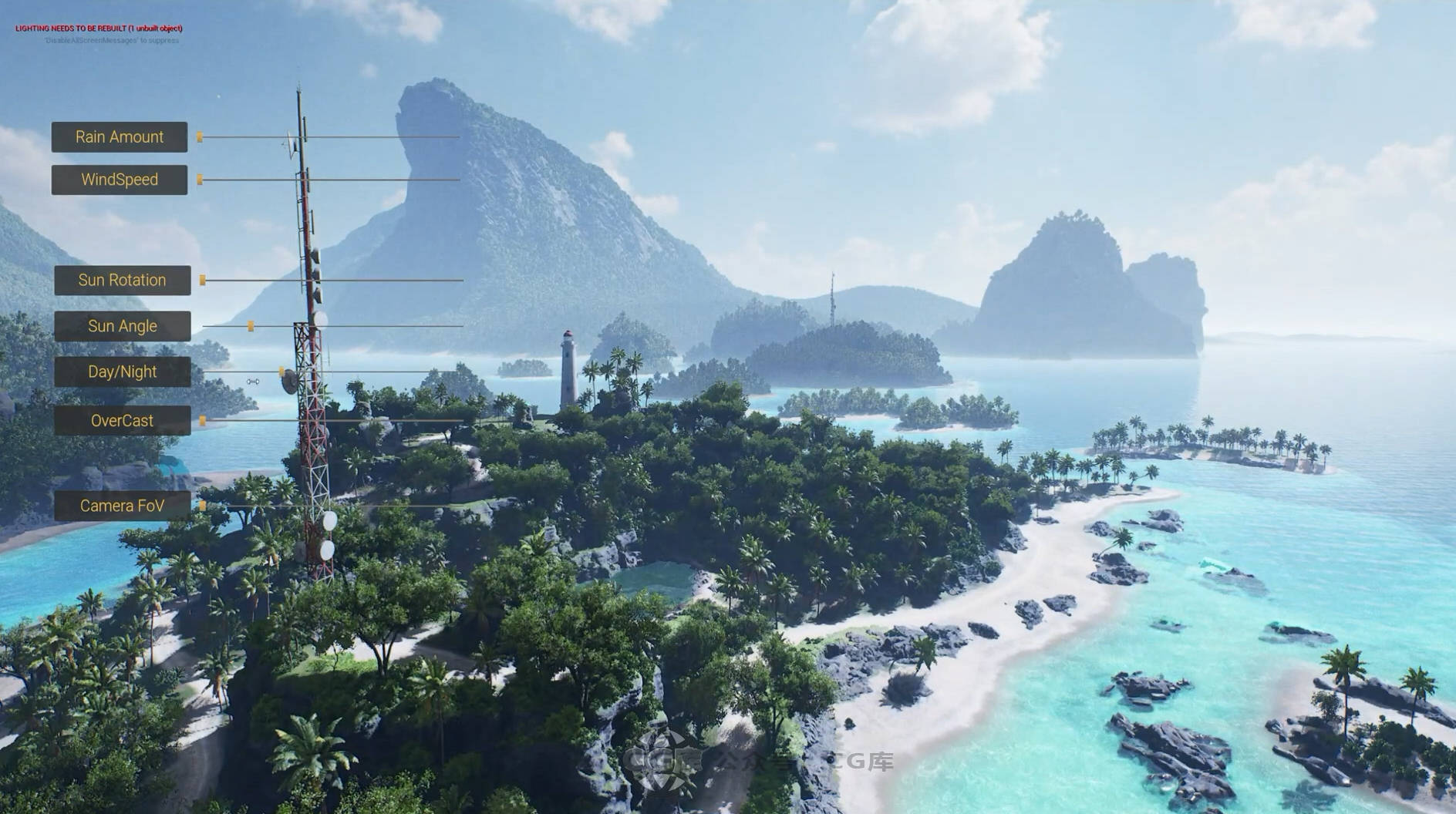Select the WindSpeed label button
Screen dimensions: 1456x814
120,180
